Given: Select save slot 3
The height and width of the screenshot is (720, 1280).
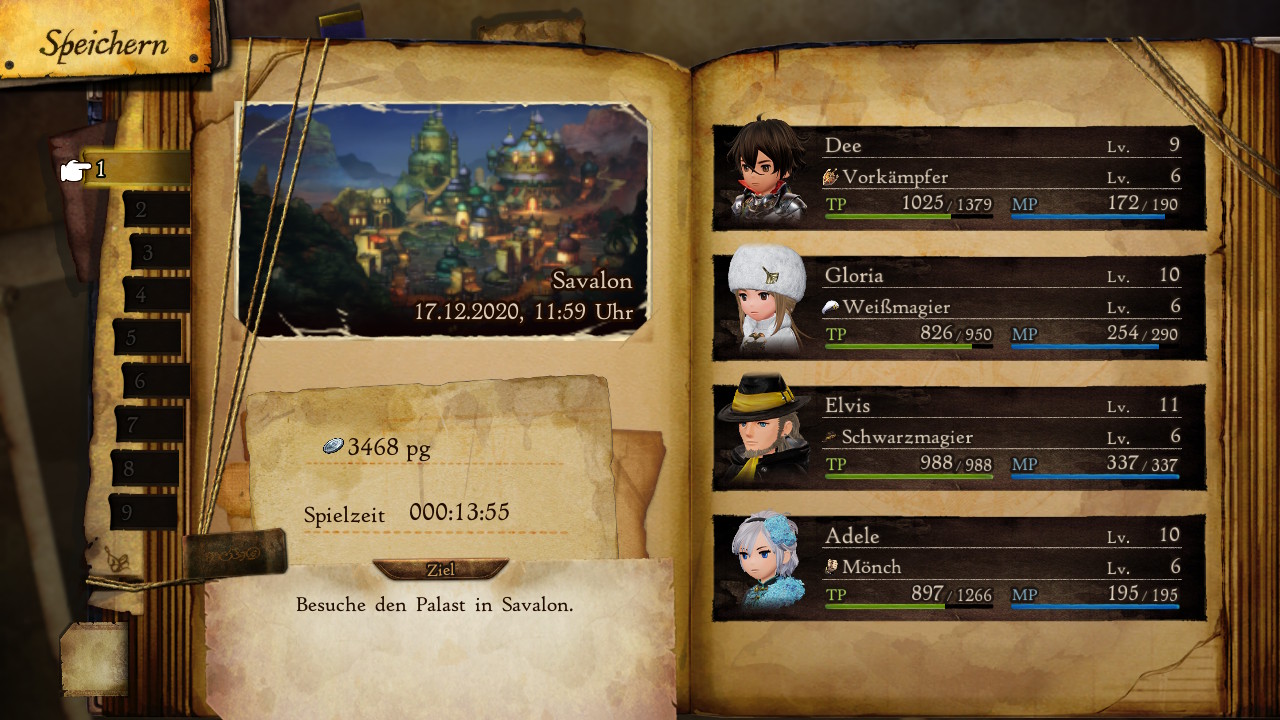Looking at the screenshot, I should tap(158, 252).
